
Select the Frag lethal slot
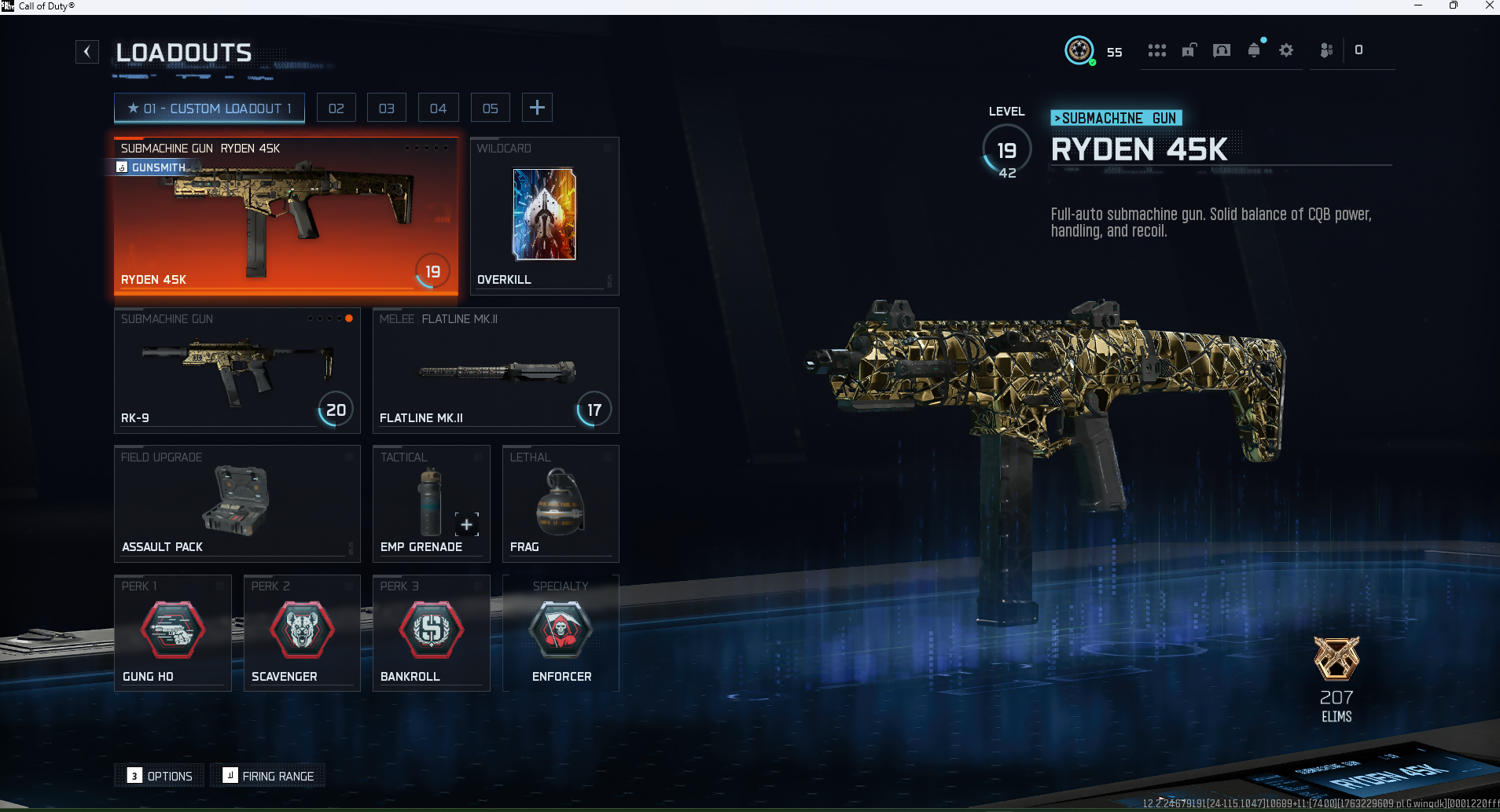560,503
